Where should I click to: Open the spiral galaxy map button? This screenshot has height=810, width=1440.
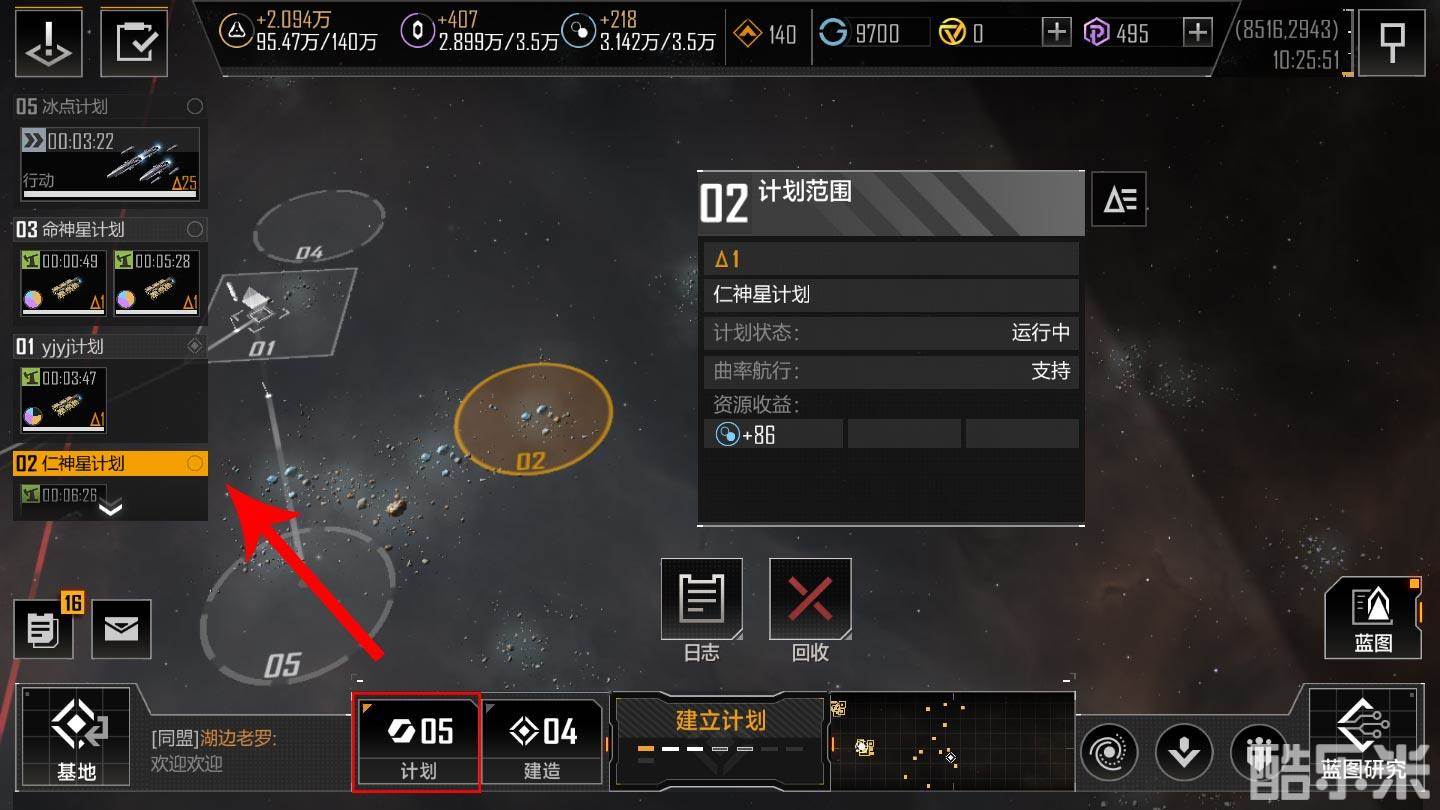[1110, 750]
